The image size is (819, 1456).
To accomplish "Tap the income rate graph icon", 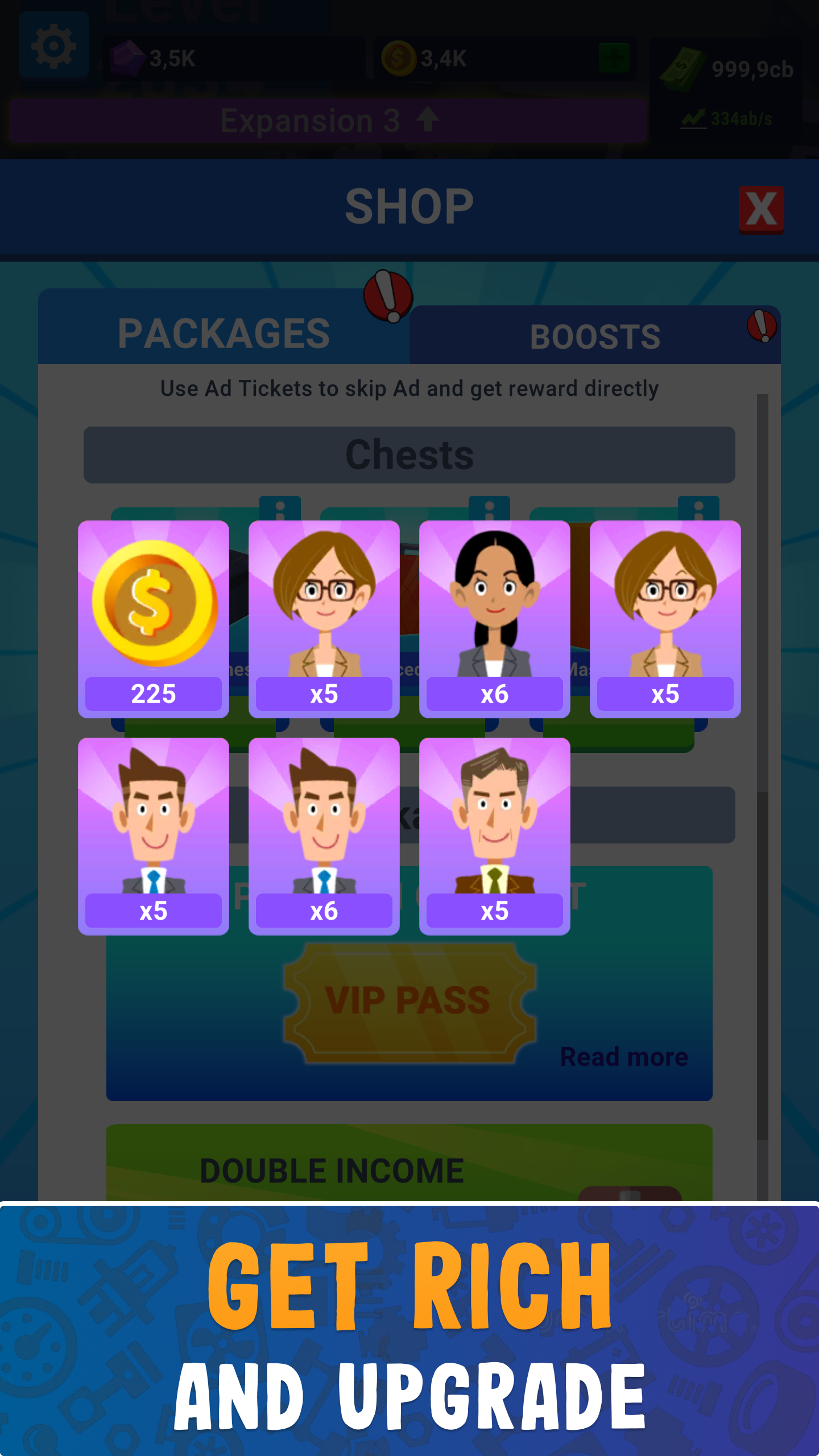I will coord(693,118).
